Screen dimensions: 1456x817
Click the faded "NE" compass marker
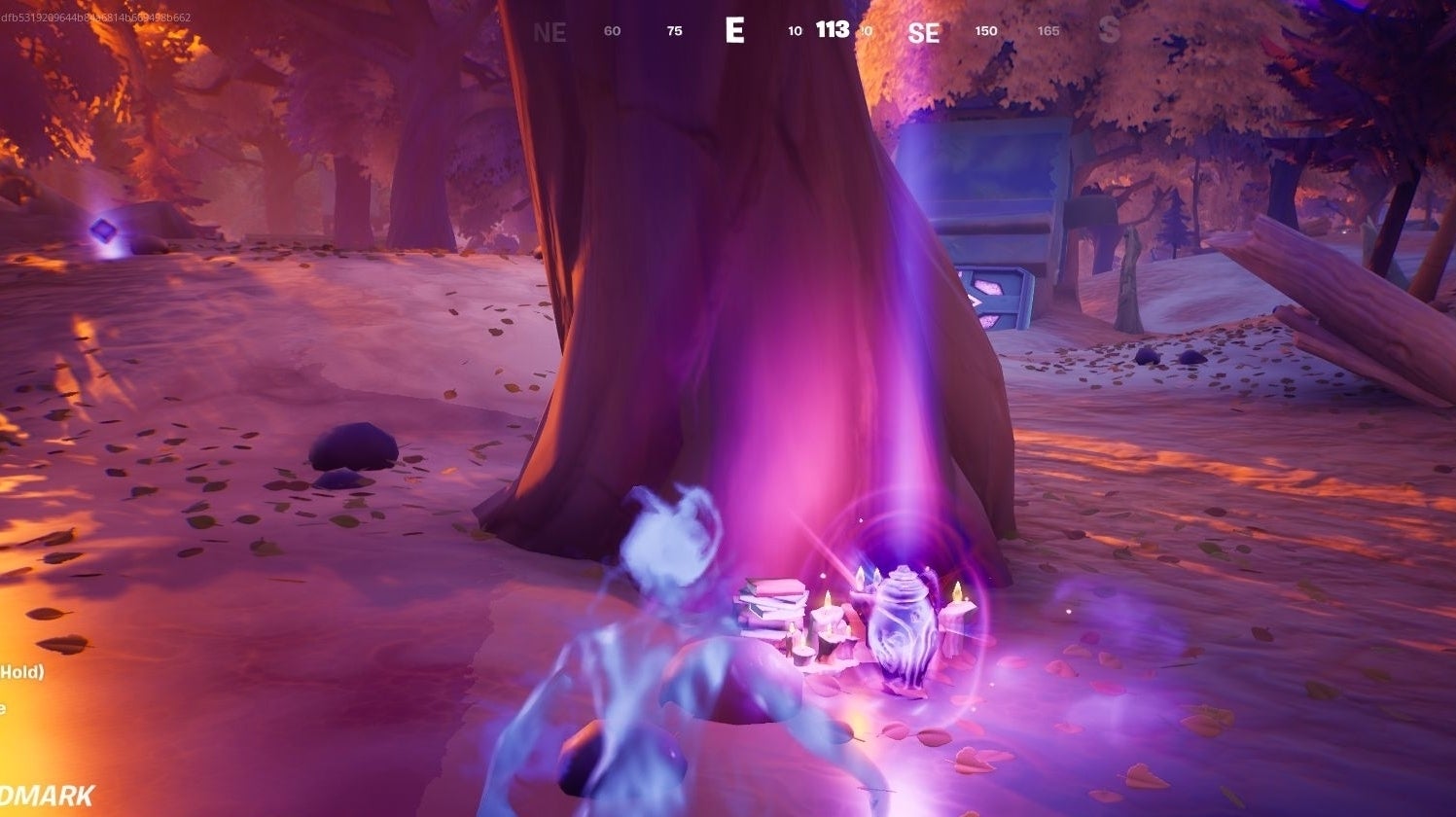(550, 32)
